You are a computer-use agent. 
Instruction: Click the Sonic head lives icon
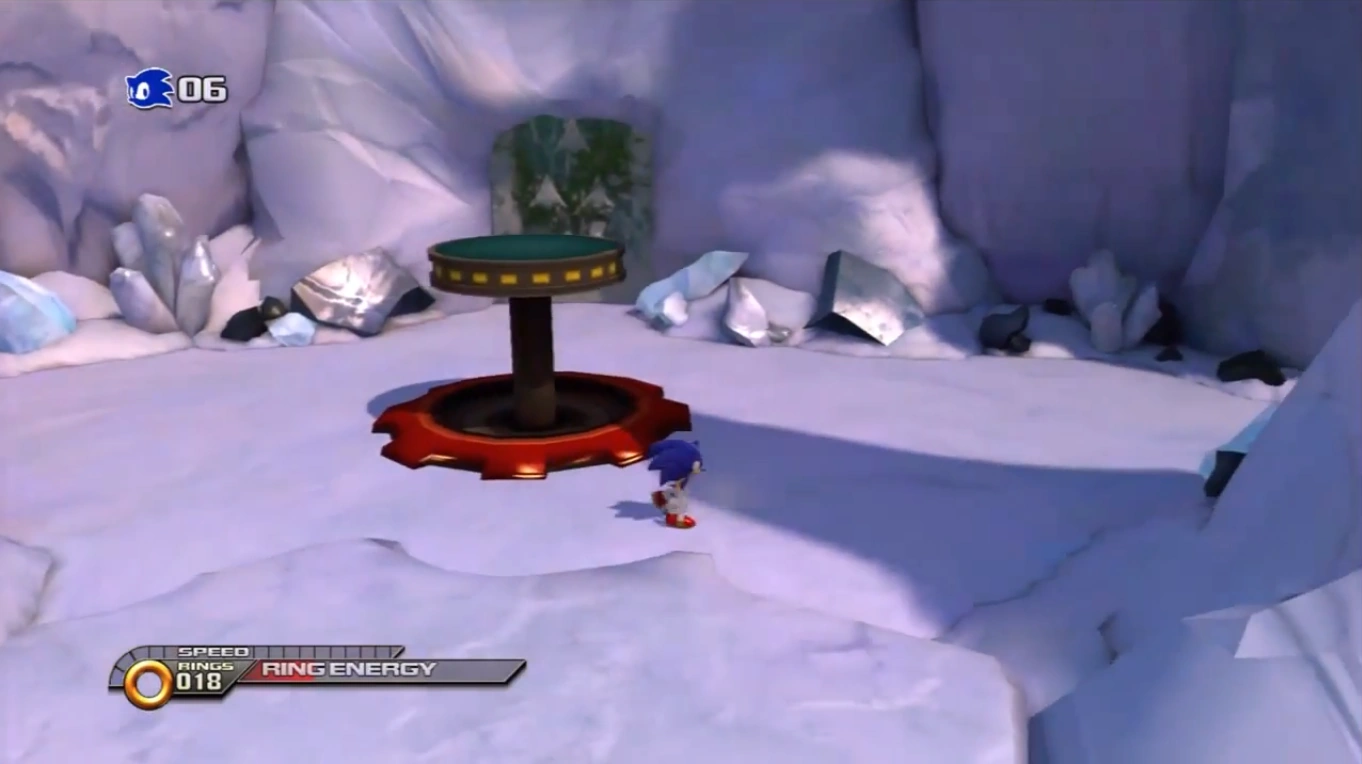pos(149,89)
